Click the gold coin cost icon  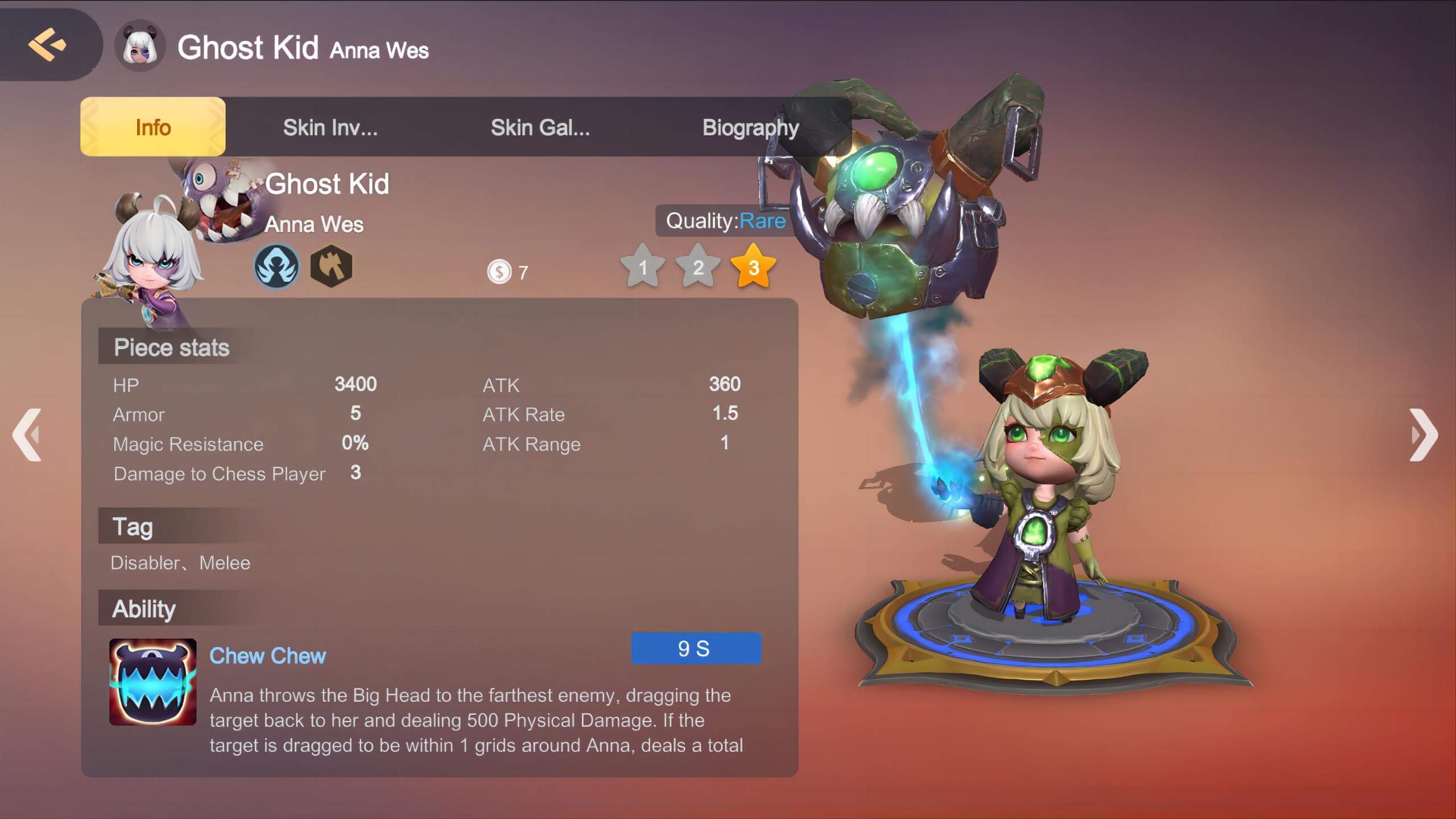click(499, 272)
